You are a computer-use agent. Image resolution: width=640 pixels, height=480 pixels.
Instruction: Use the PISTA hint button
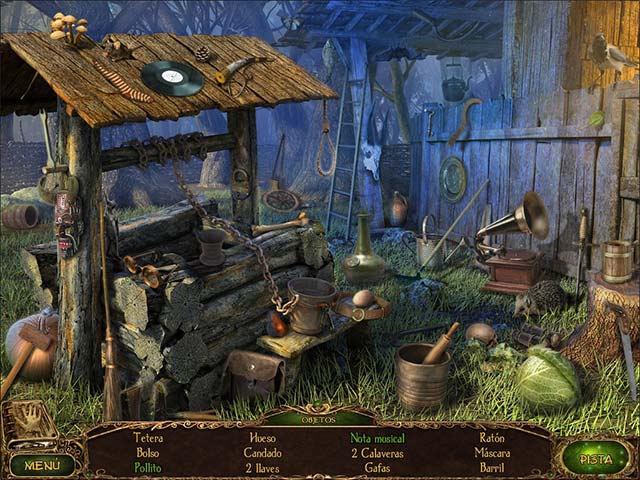595,459
